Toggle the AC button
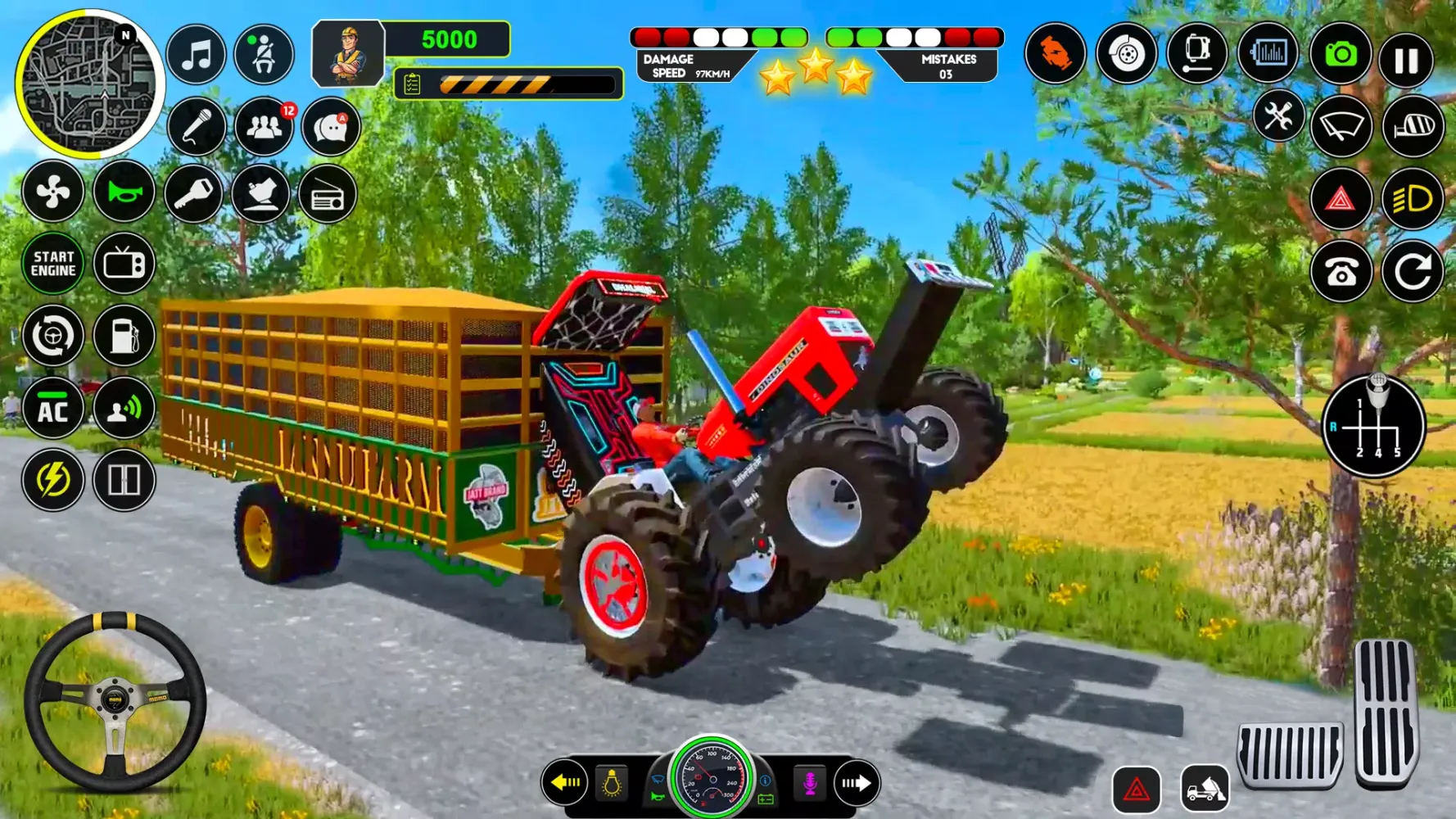 (53, 409)
